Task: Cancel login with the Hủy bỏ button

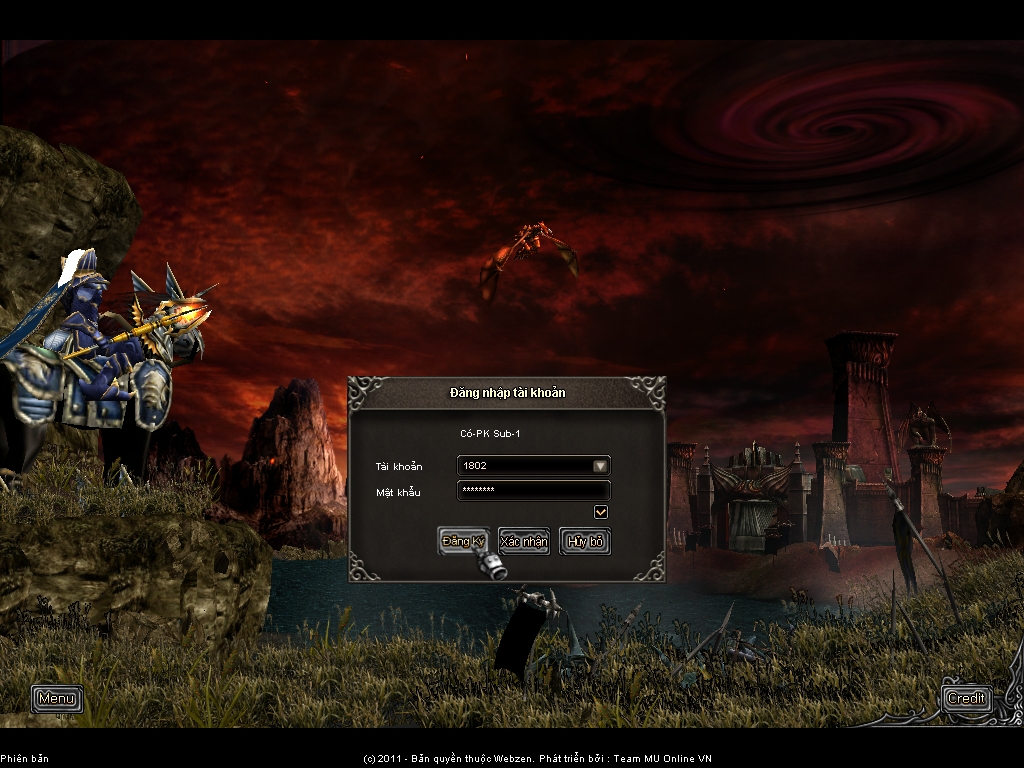Action: click(585, 541)
